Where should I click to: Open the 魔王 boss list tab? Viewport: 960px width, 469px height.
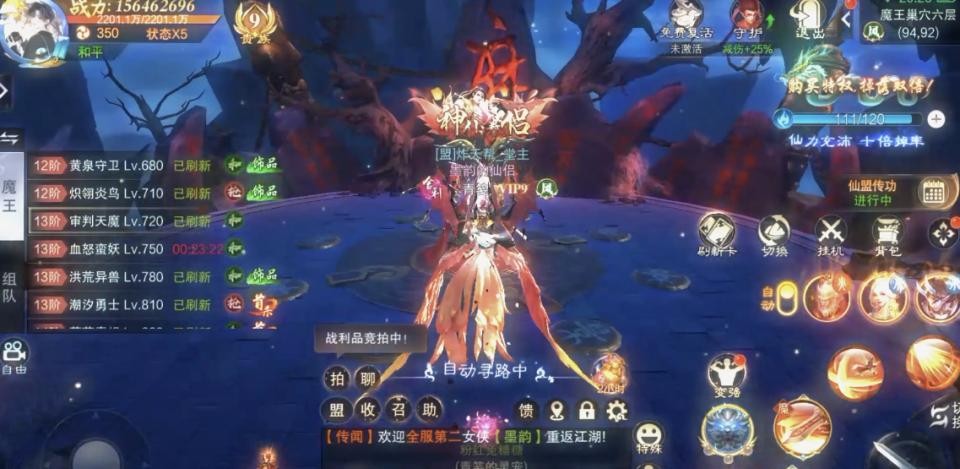(10, 194)
